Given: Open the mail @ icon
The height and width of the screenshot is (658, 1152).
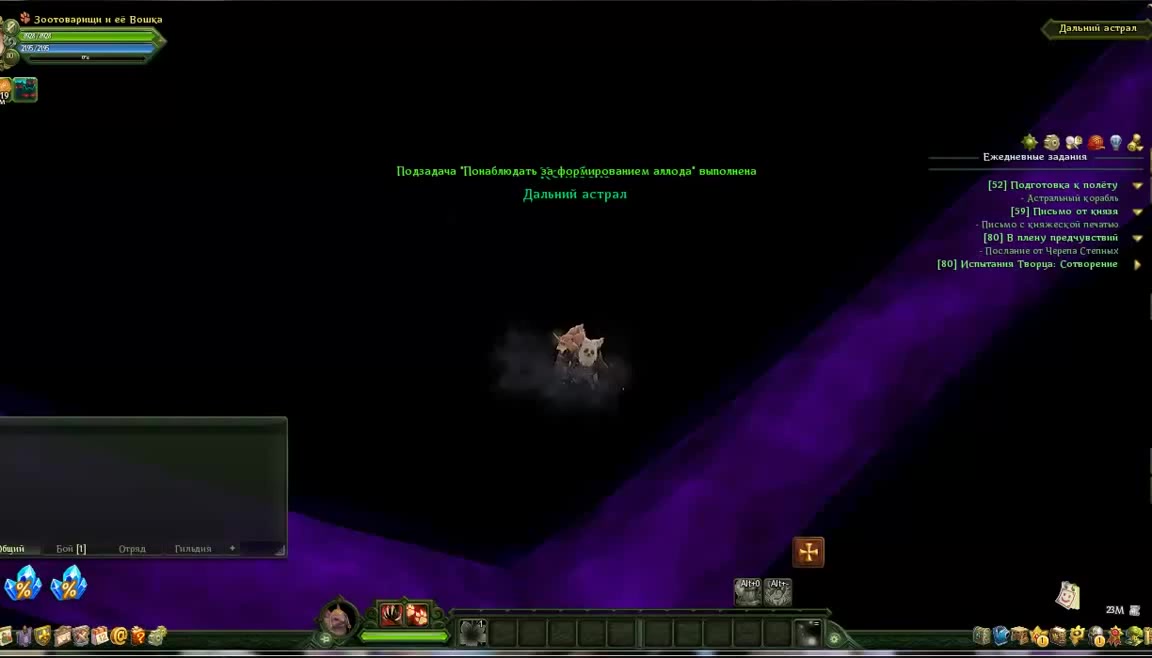Looking at the screenshot, I should click(x=119, y=636).
